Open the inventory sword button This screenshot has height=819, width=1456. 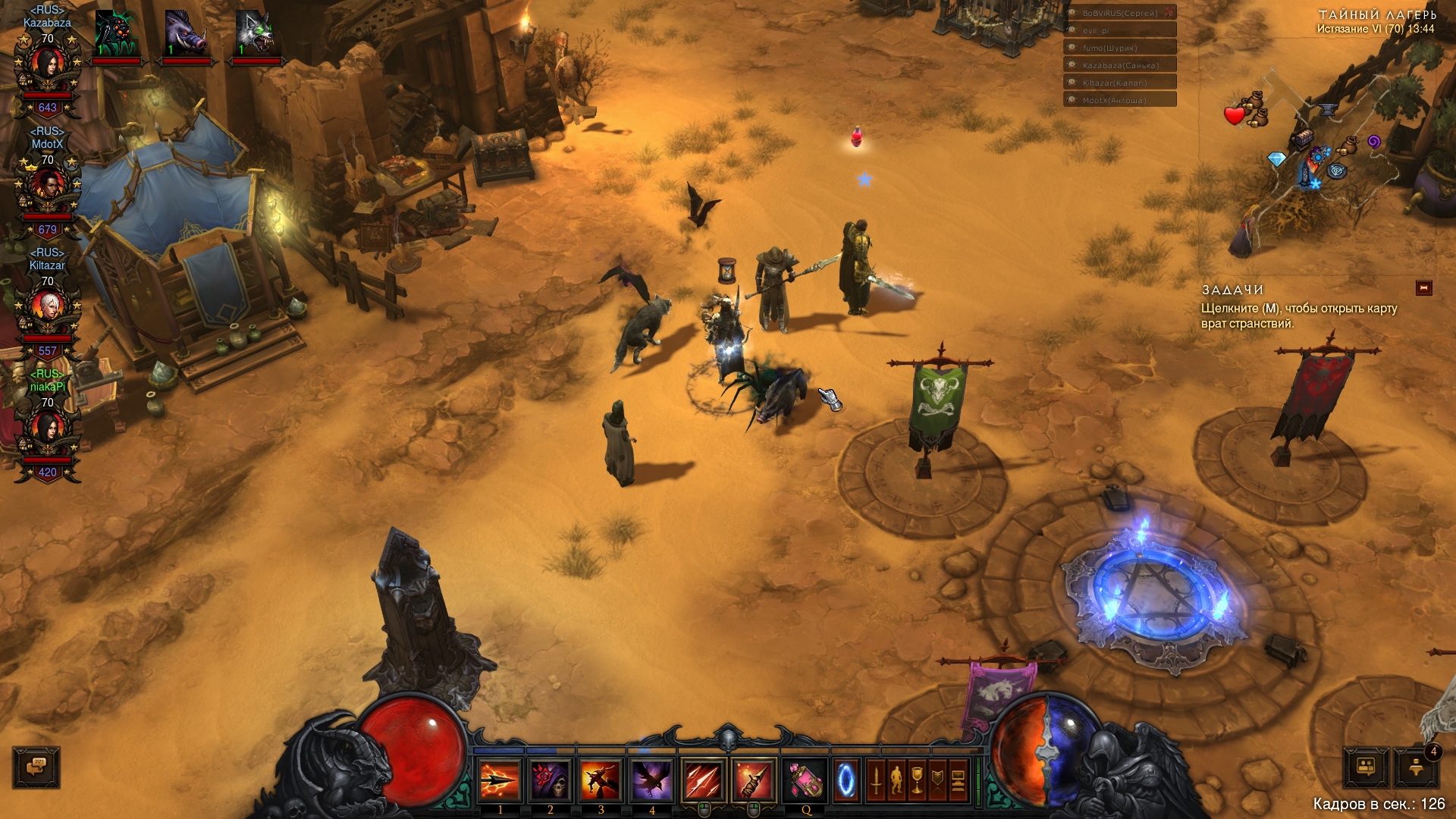[x=877, y=780]
